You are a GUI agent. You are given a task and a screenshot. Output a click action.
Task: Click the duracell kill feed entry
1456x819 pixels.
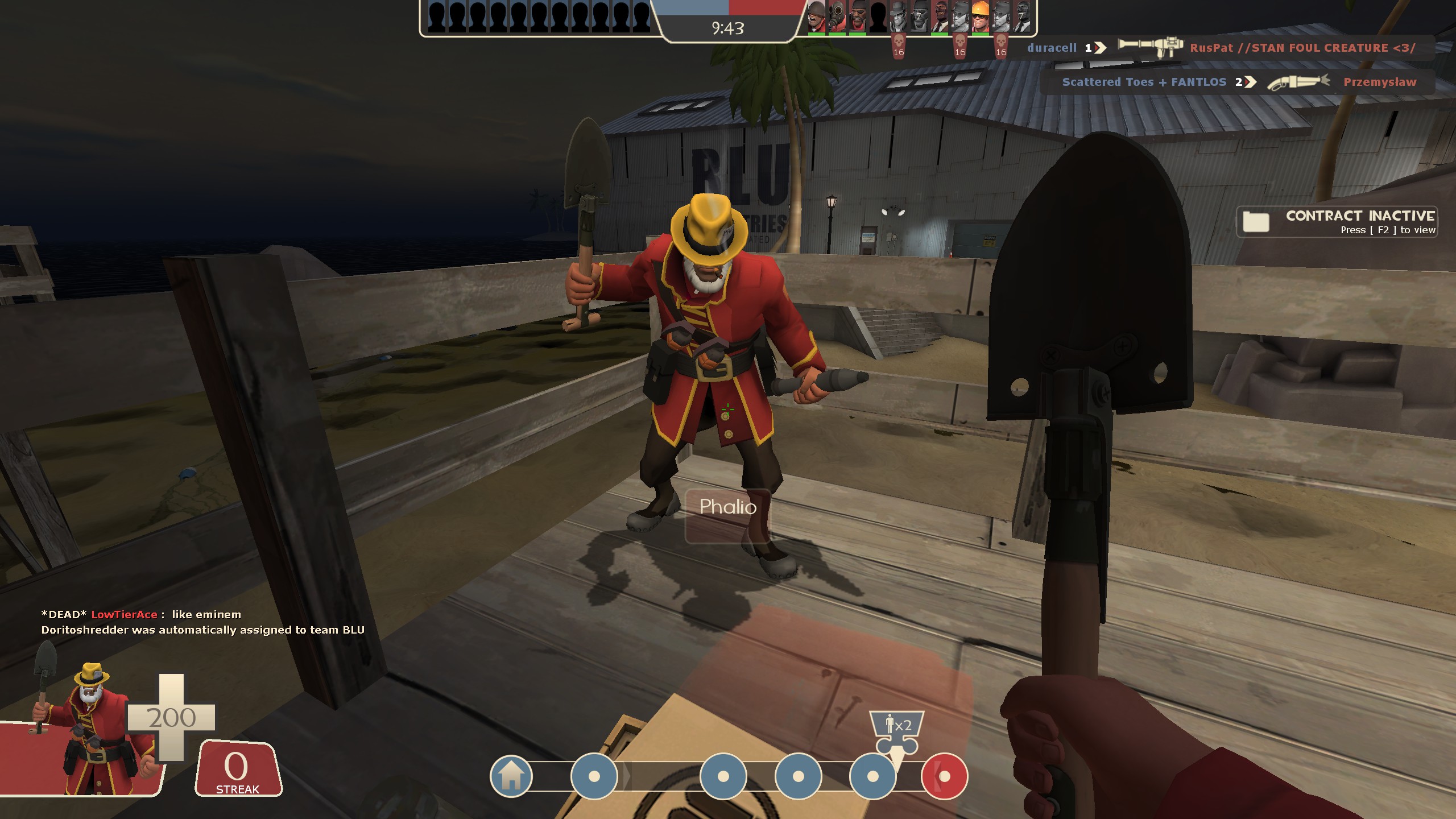[x=1052, y=48]
